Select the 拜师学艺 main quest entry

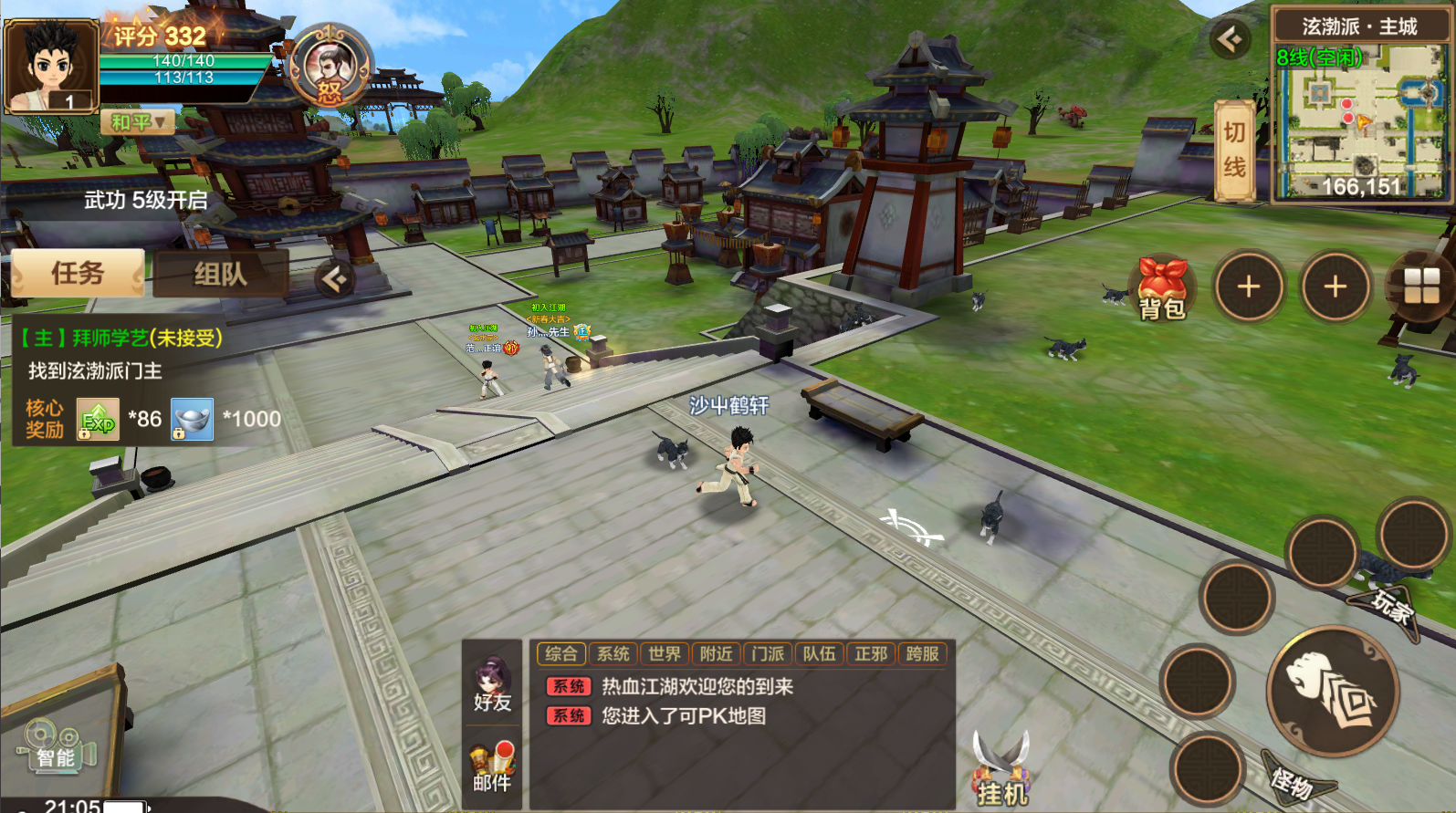point(121,339)
